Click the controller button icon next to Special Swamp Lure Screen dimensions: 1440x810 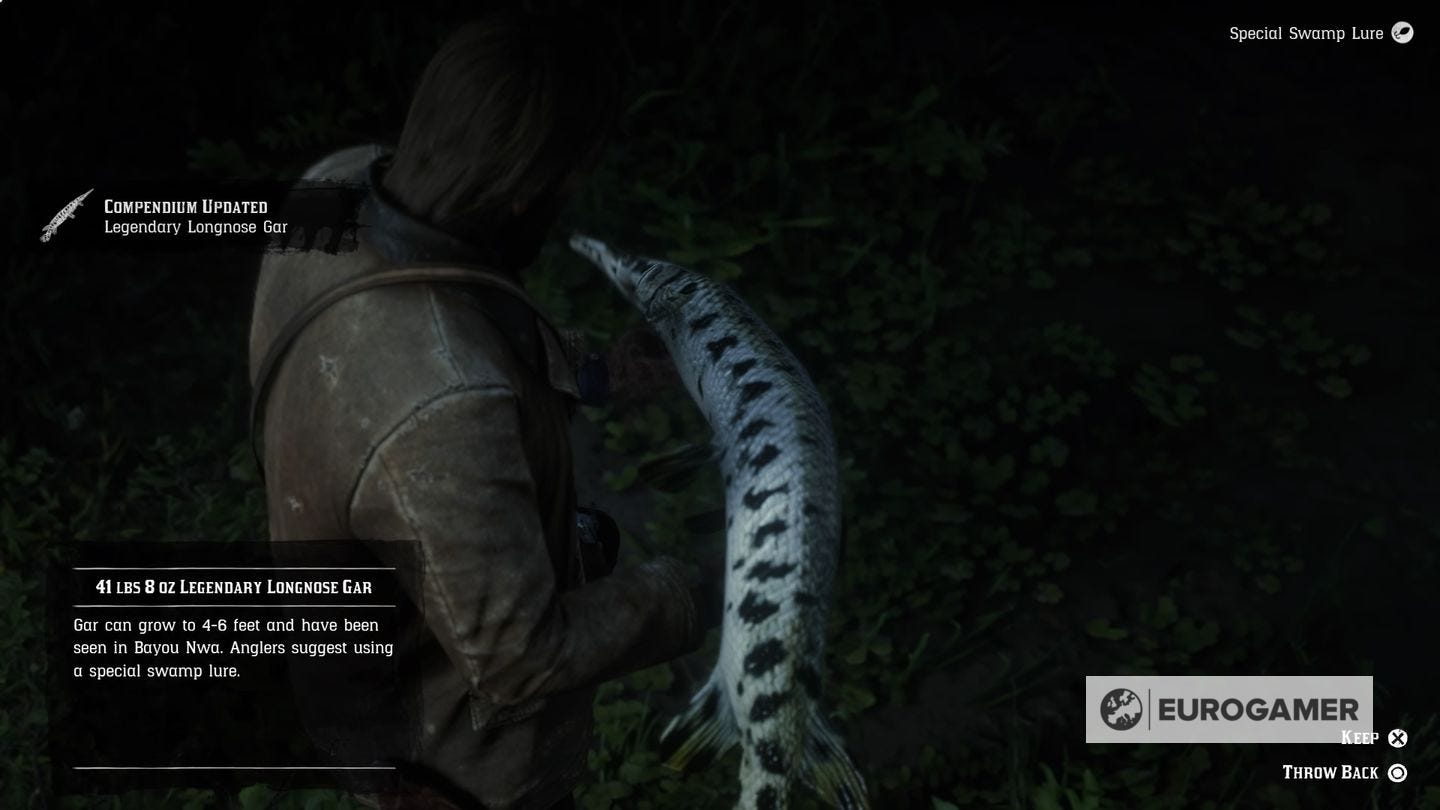tap(1401, 33)
